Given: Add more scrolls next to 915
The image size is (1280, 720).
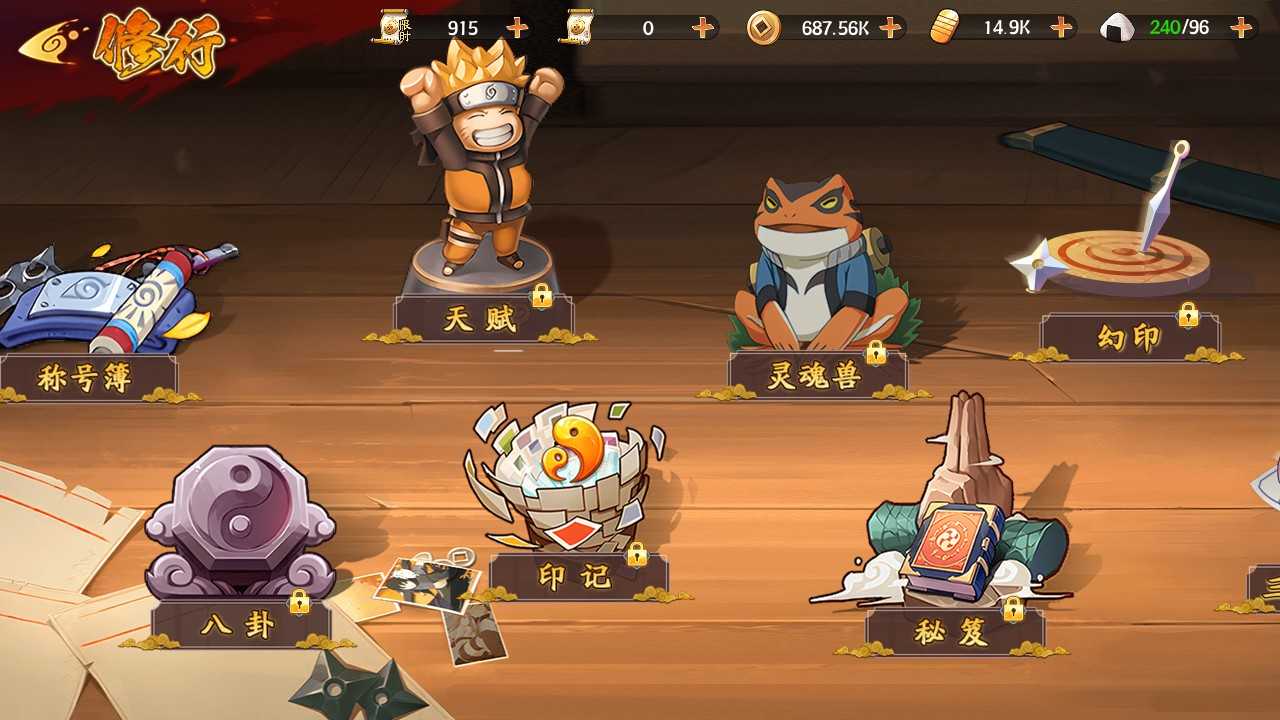Looking at the screenshot, I should (517, 28).
